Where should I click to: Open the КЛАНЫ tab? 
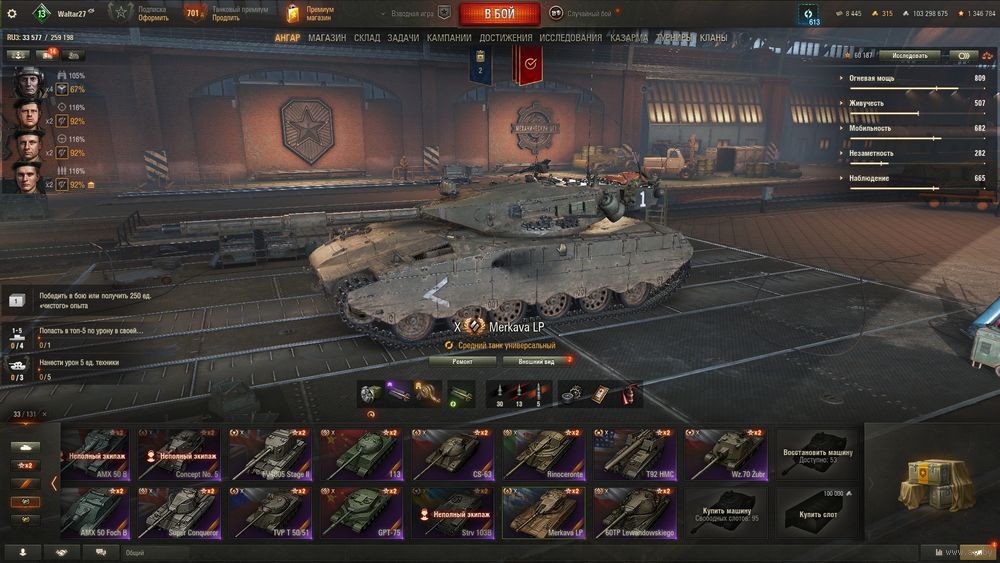click(713, 38)
